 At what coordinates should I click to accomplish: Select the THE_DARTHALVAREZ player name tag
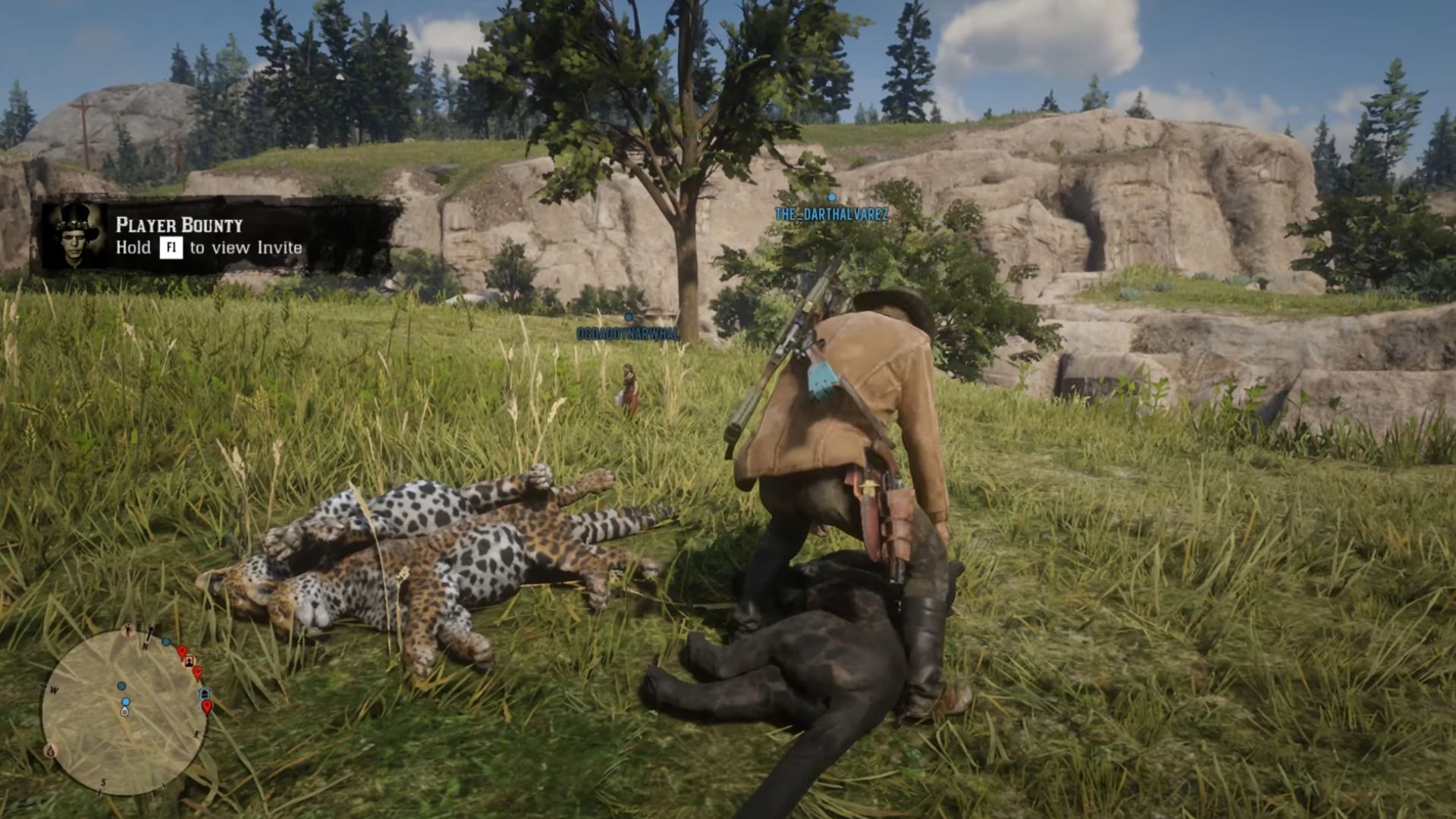click(x=831, y=215)
